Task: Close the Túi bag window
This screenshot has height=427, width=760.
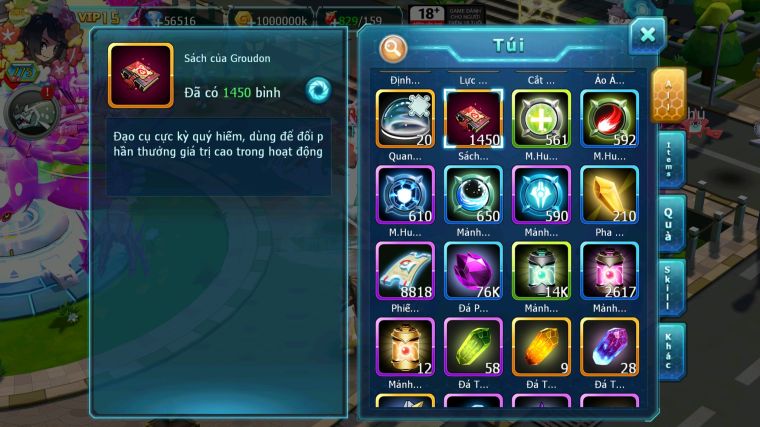Action: coord(647,36)
